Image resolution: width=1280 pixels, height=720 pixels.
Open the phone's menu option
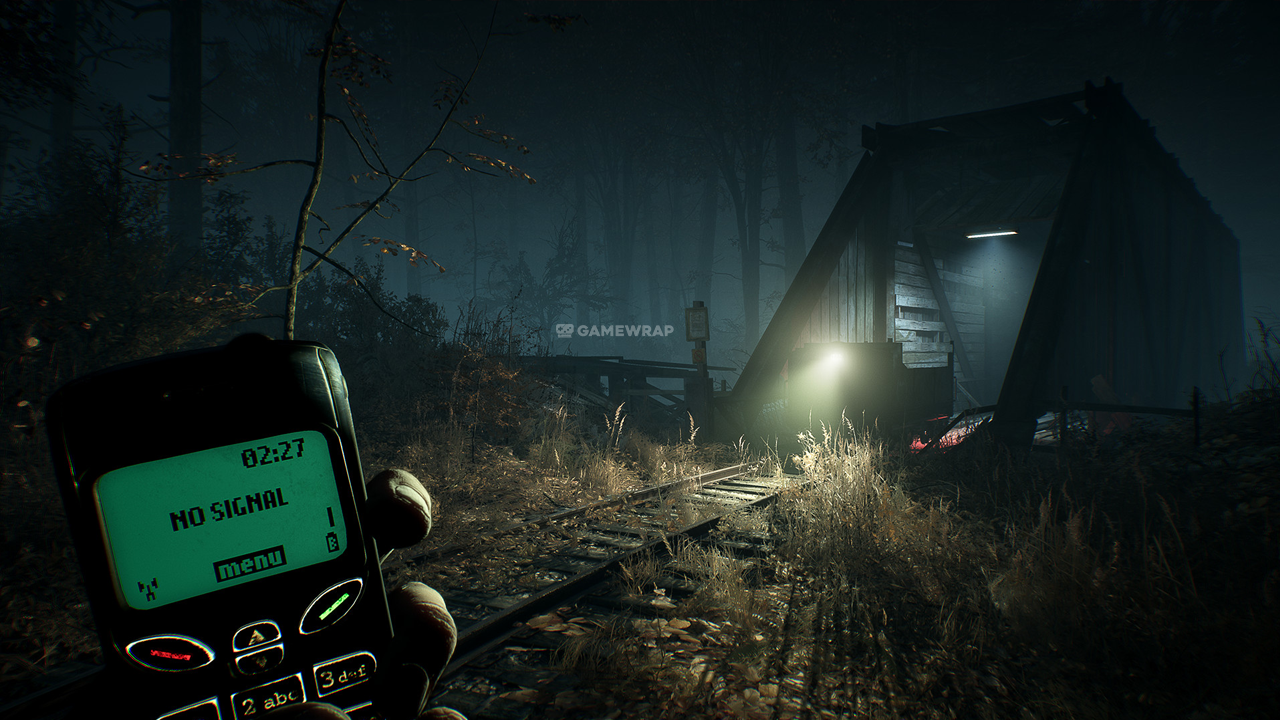249,565
